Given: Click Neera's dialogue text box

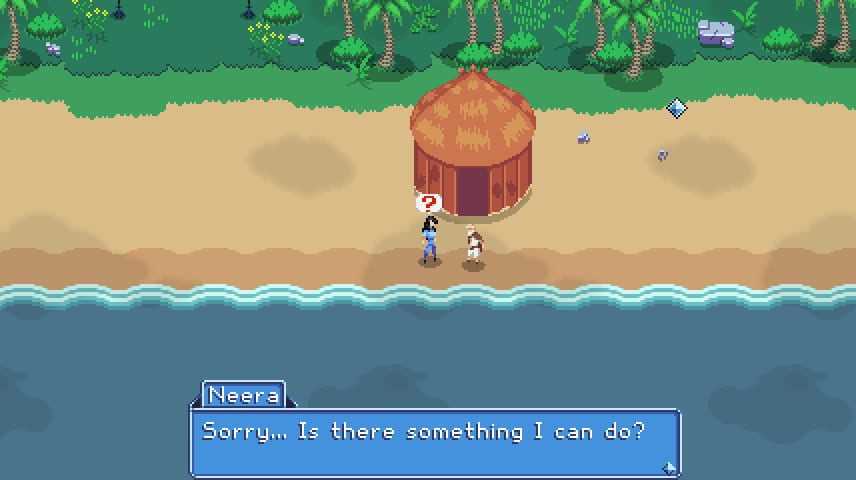Looking at the screenshot, I should point(435,441).
